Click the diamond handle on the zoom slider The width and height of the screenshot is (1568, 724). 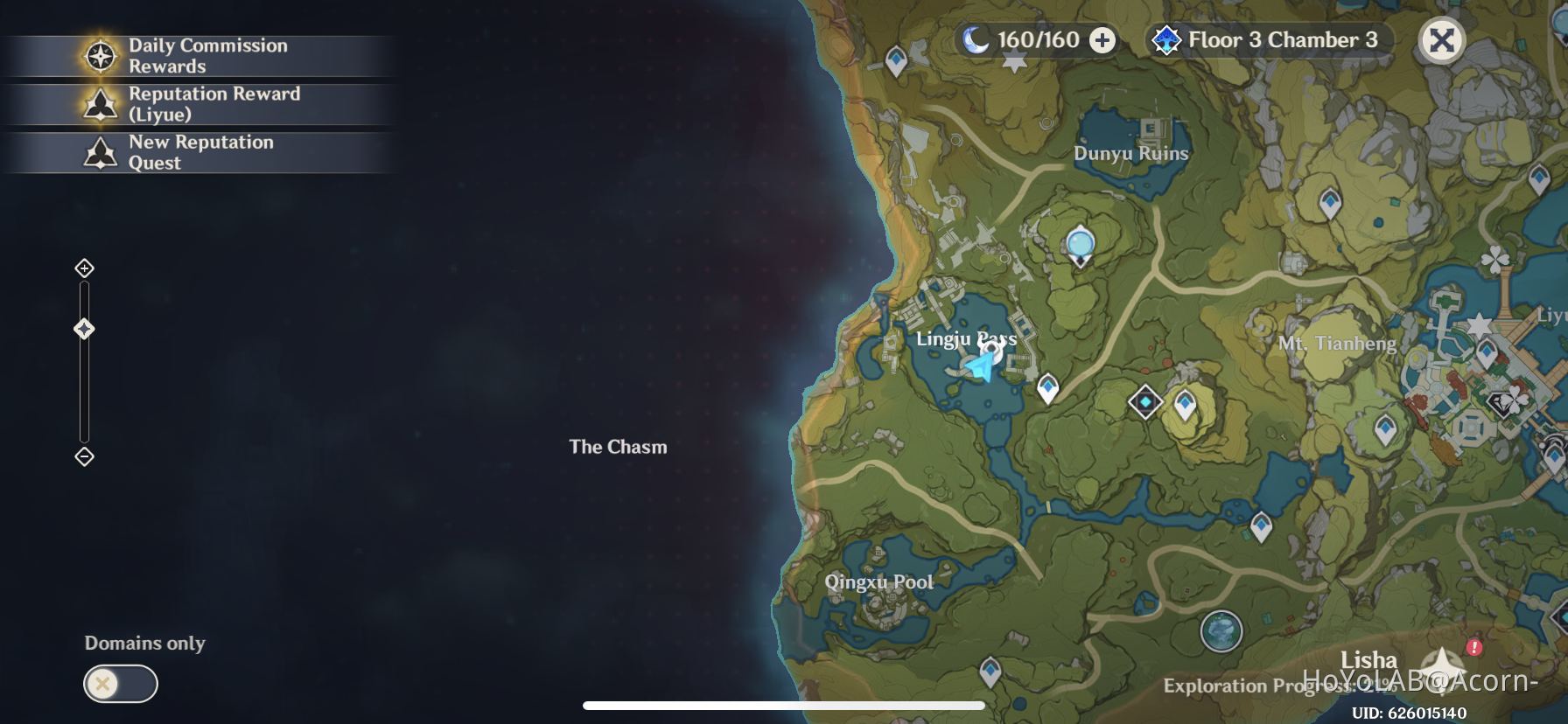point(84,327)
